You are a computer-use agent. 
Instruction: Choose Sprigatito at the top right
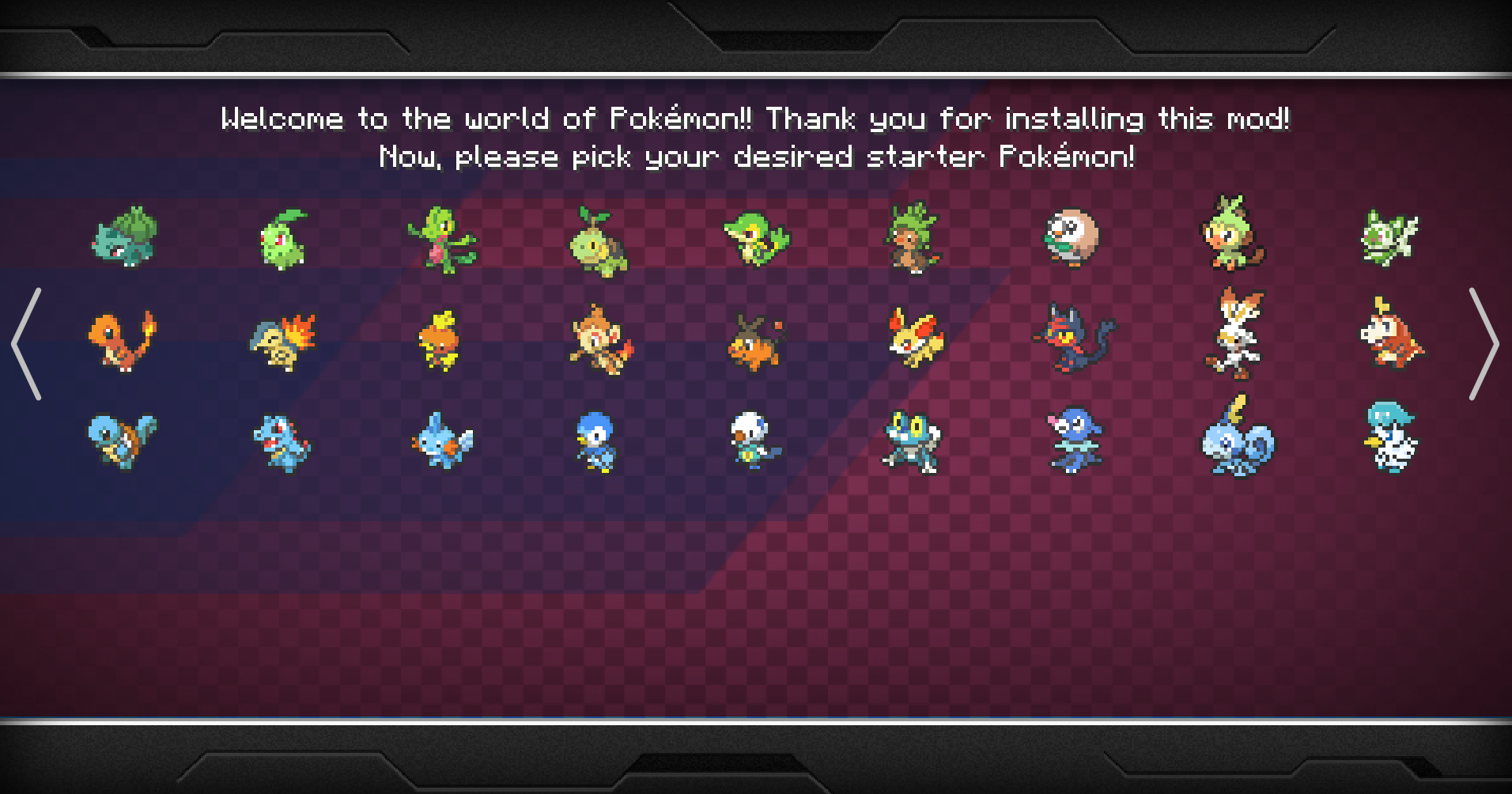point(1390,237)
